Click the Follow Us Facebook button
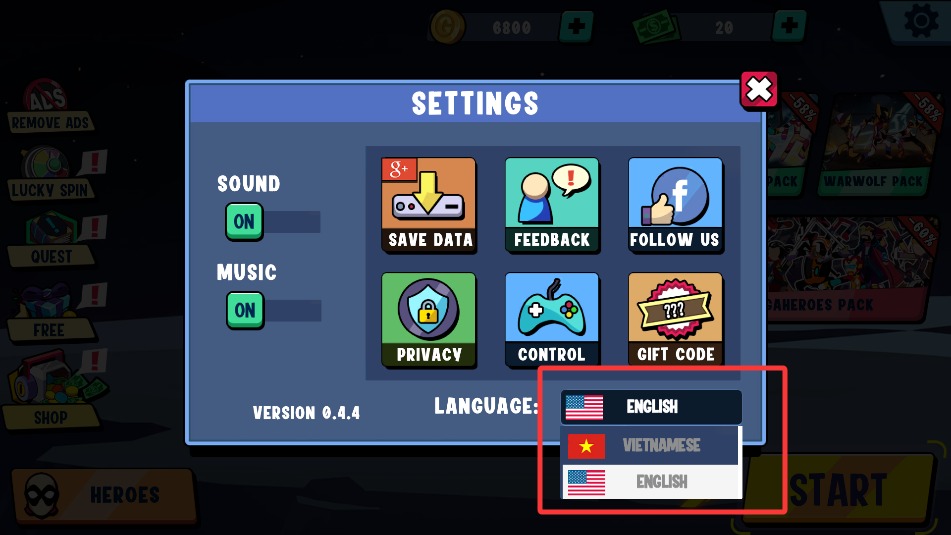 (675, 205)
